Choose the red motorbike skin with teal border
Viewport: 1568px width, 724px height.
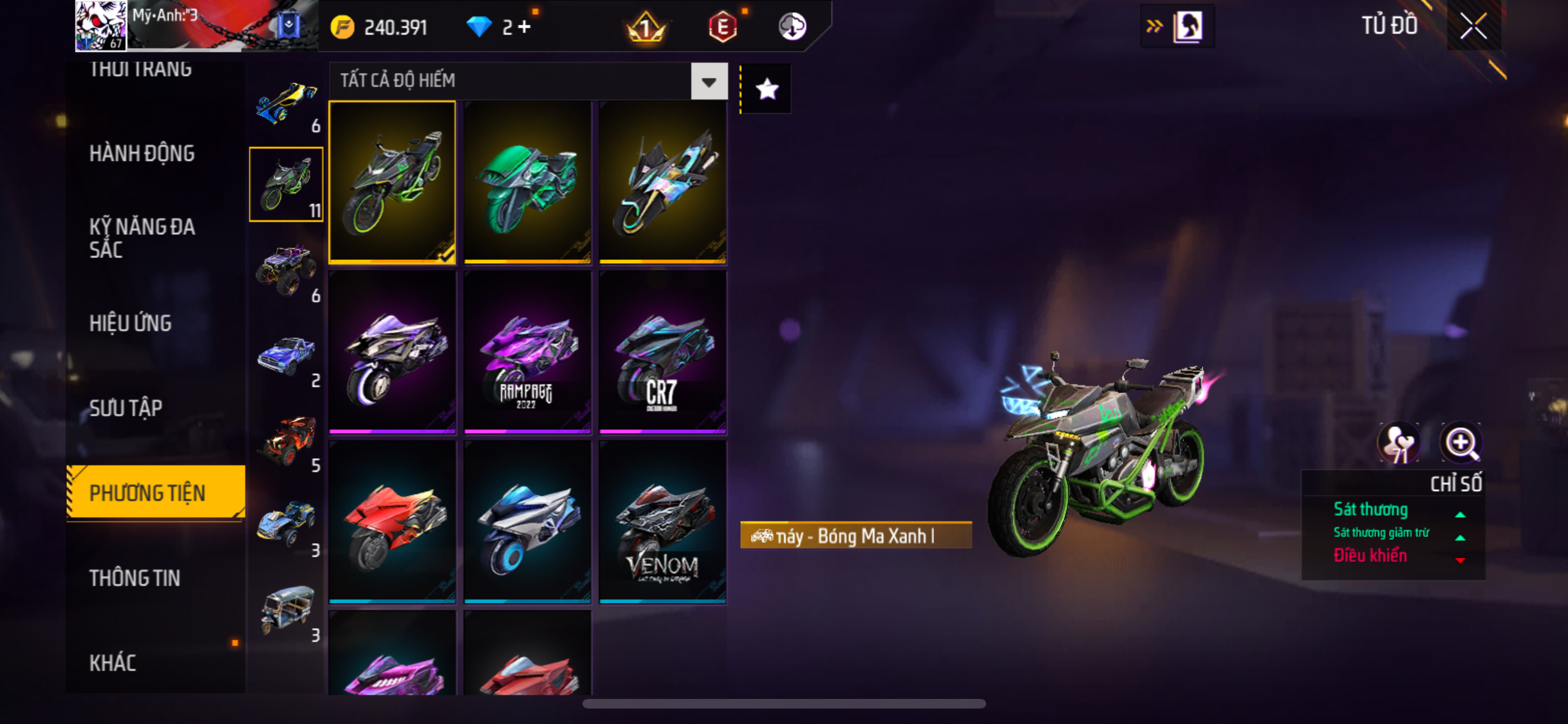pos(392,522)
